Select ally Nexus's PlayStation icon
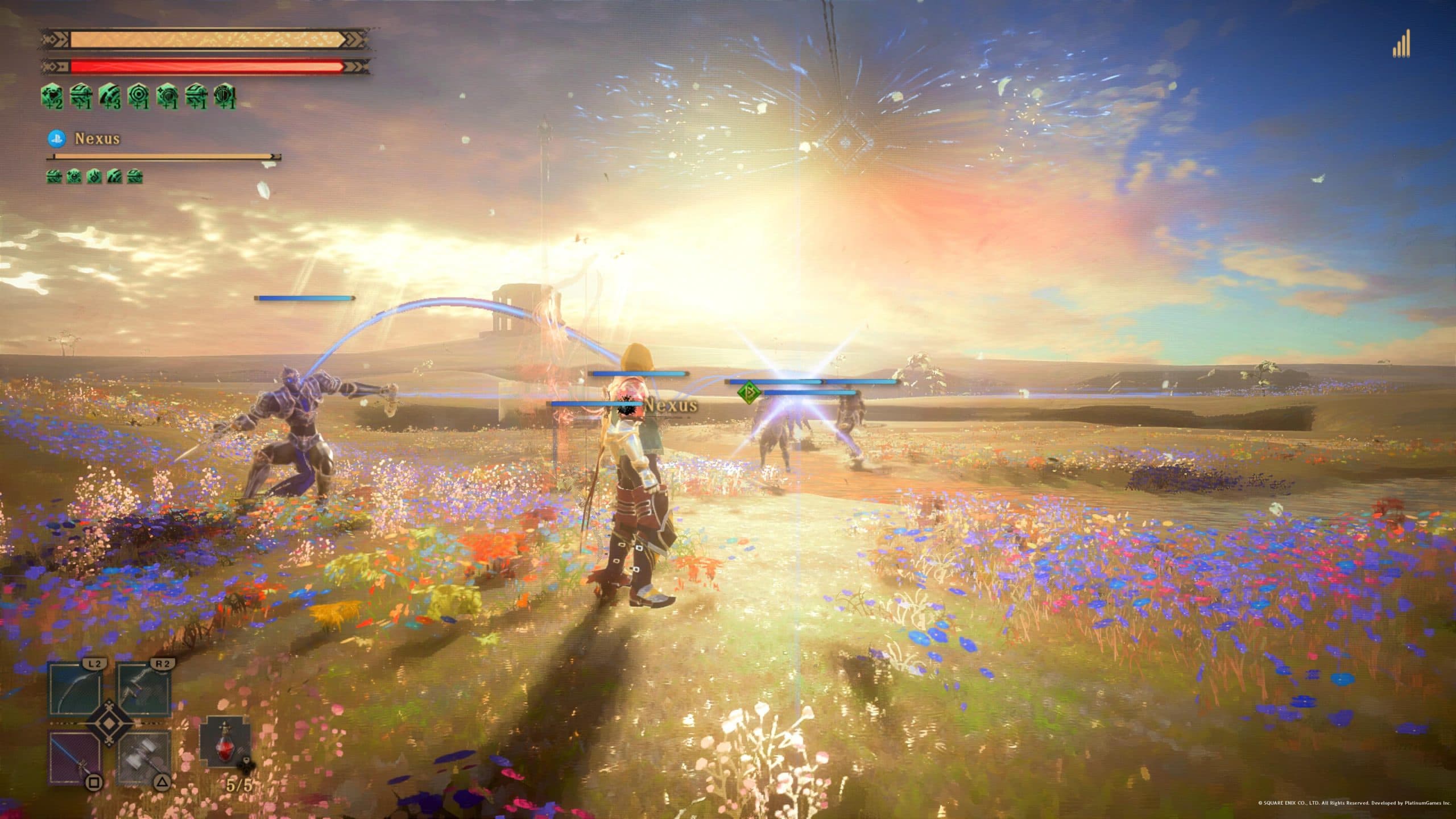The width and height of the screenshot is (1456, 819). pyautogui.click(x=57, y=138)
